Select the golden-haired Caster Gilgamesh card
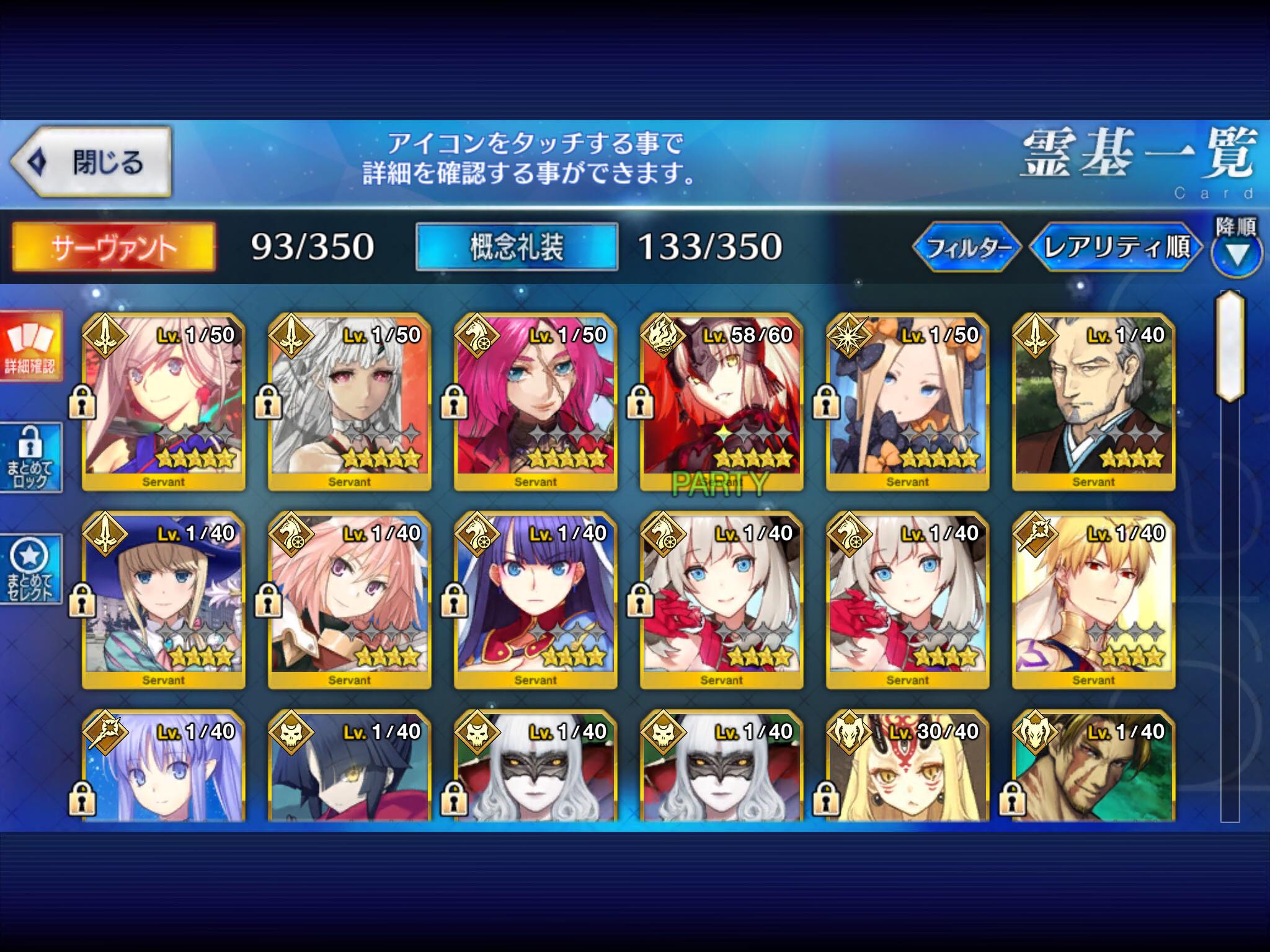This screenshot has width=1270, height=952. click(1093, 600)
